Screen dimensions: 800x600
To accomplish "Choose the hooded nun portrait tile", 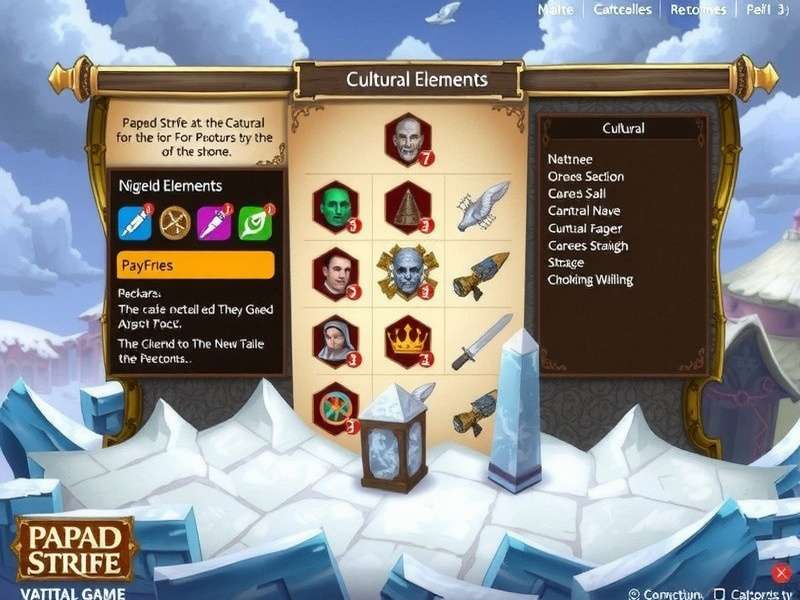I will pyautogui.click(x=336, y=341).
